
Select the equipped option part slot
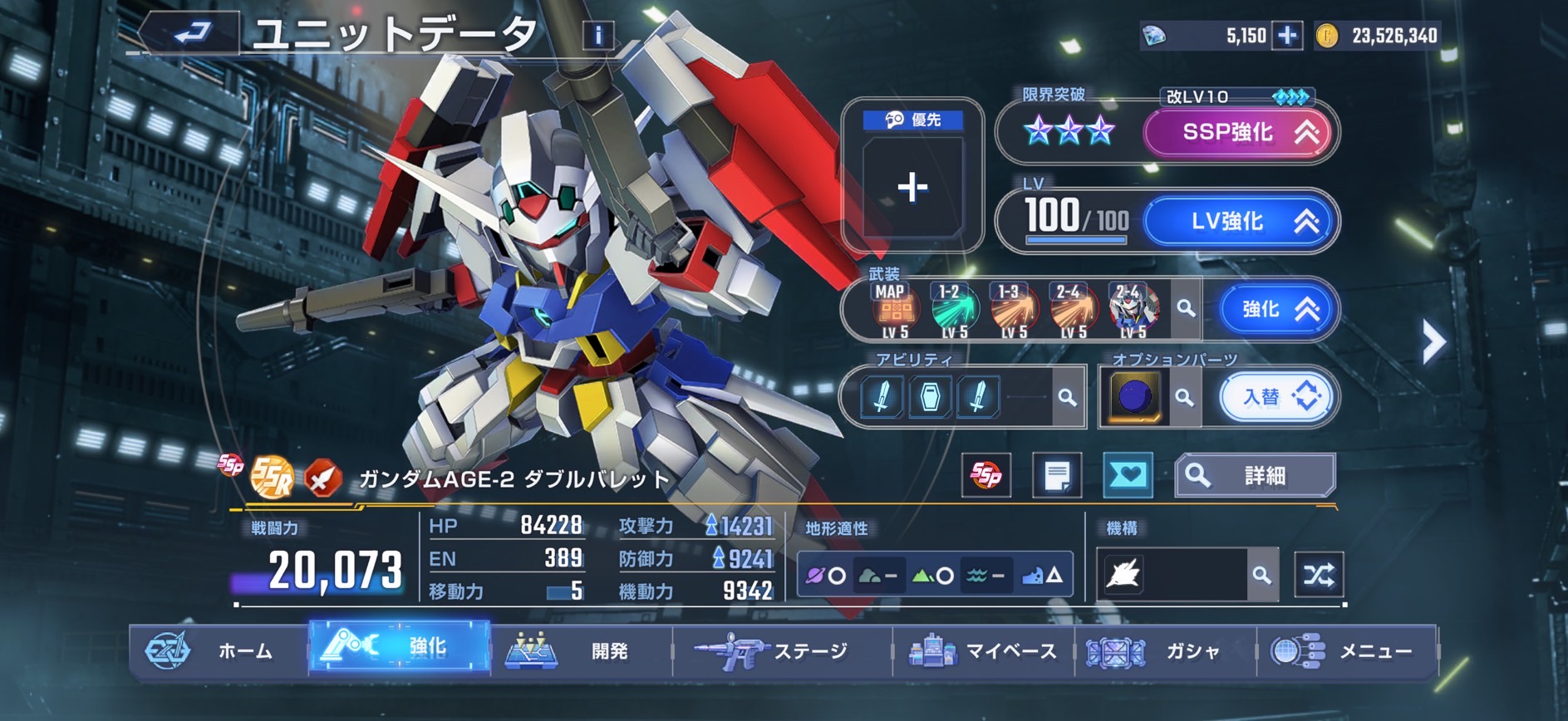(x=1134, y=396)
